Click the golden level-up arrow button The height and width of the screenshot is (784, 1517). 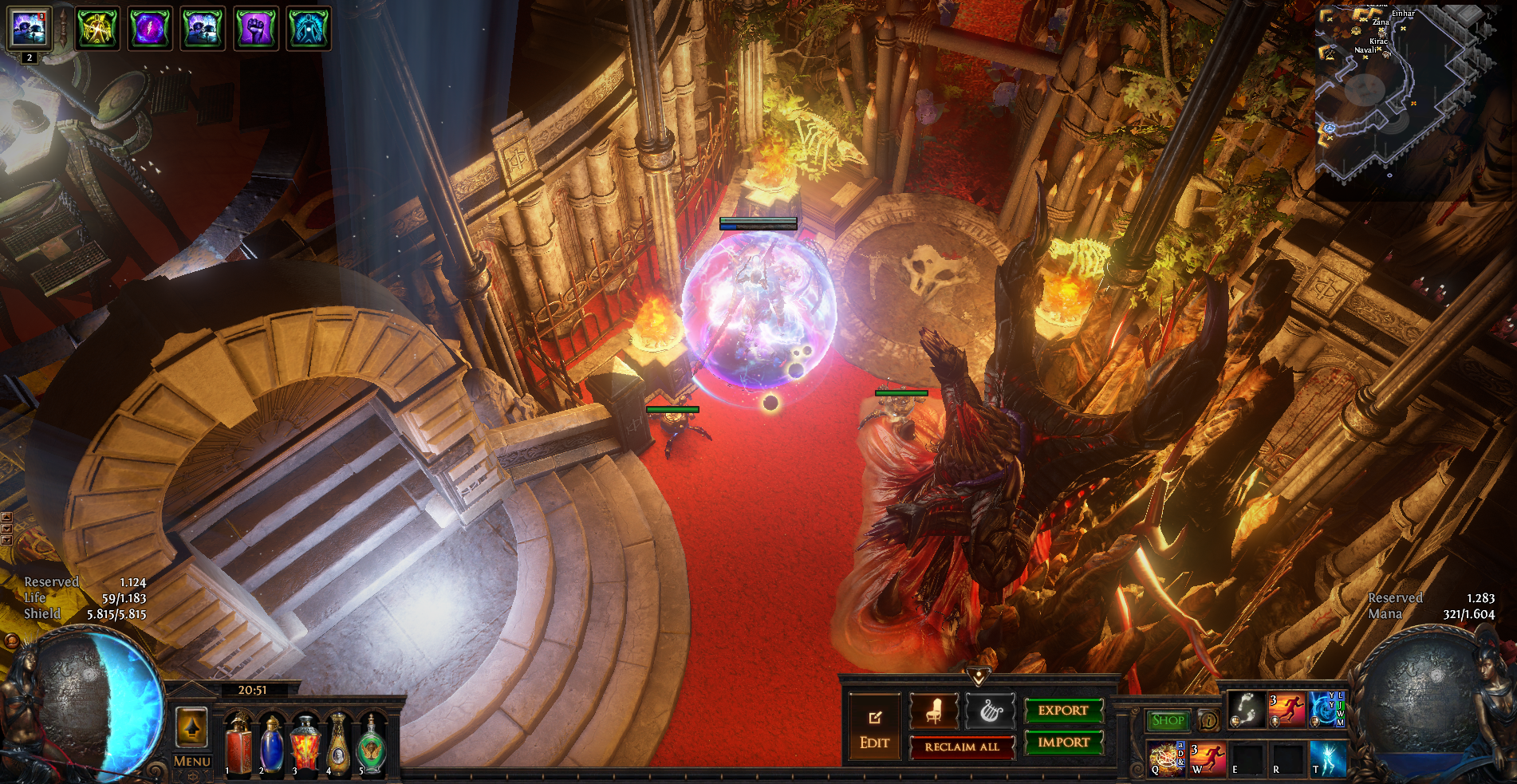point(191,727)
